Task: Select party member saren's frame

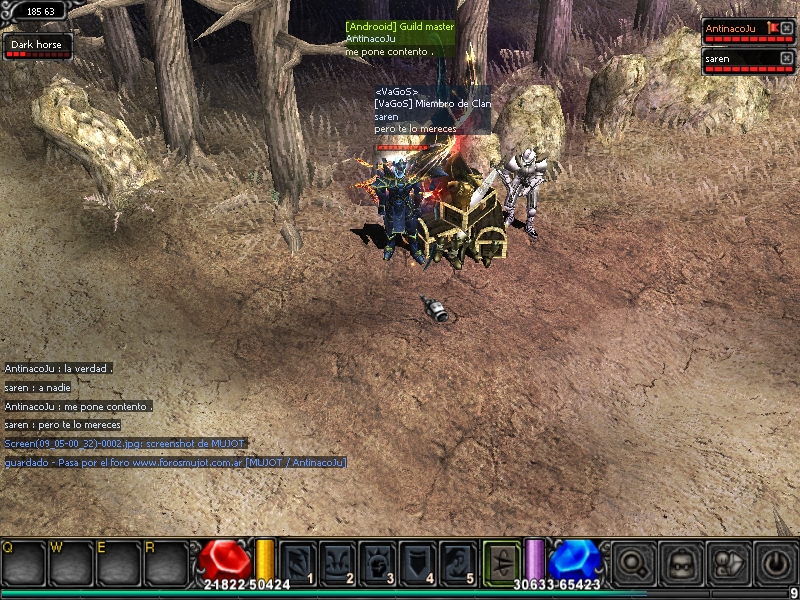Action: coord(740,60)
